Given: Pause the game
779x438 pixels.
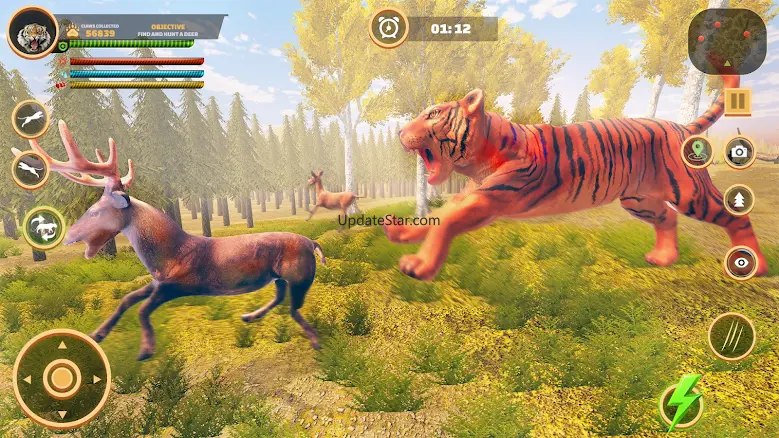Looking at the screenshot, I should (x=738, y=101).
